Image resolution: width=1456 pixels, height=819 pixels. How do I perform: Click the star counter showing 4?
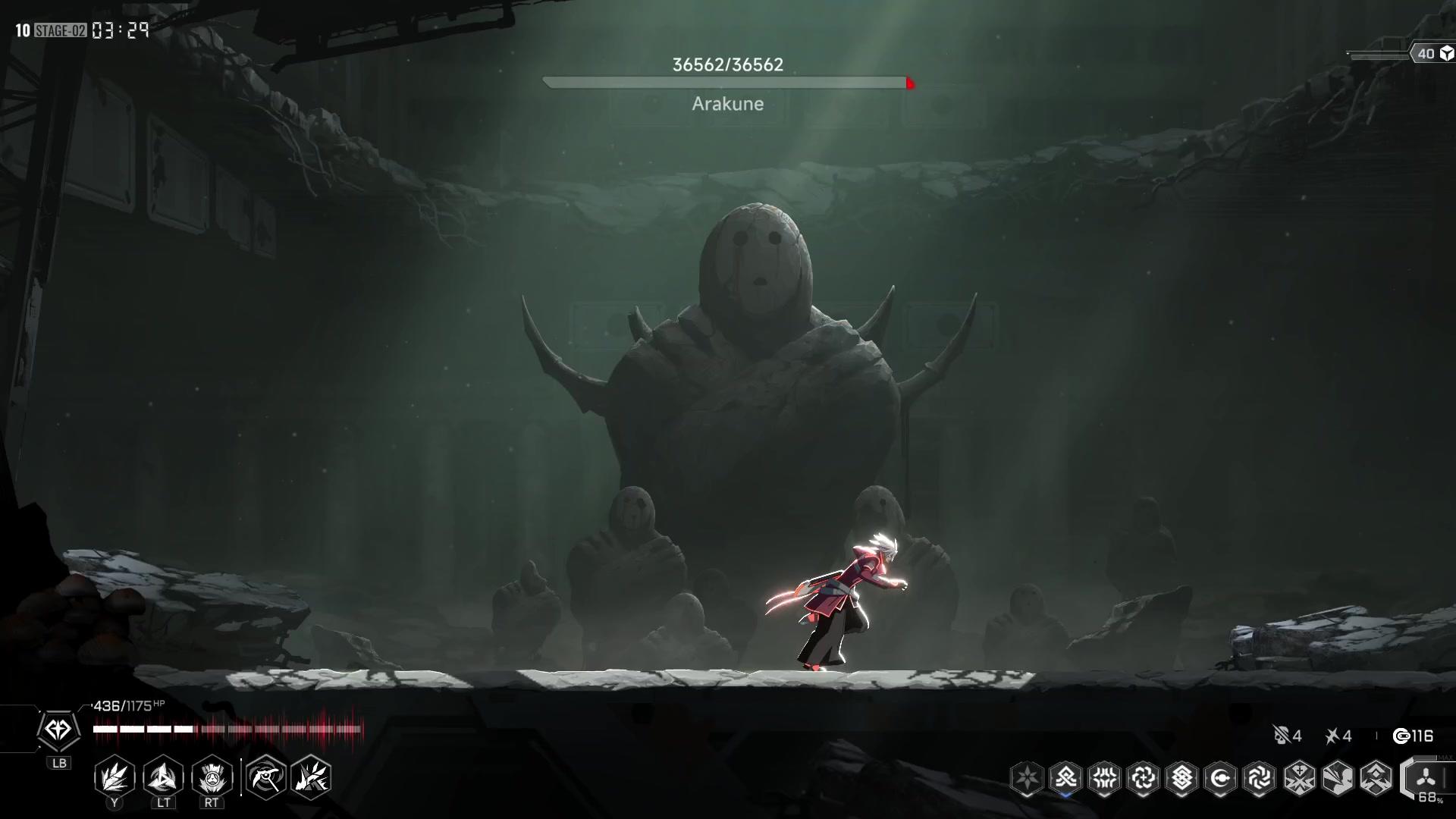click(x=1338, y=736)
